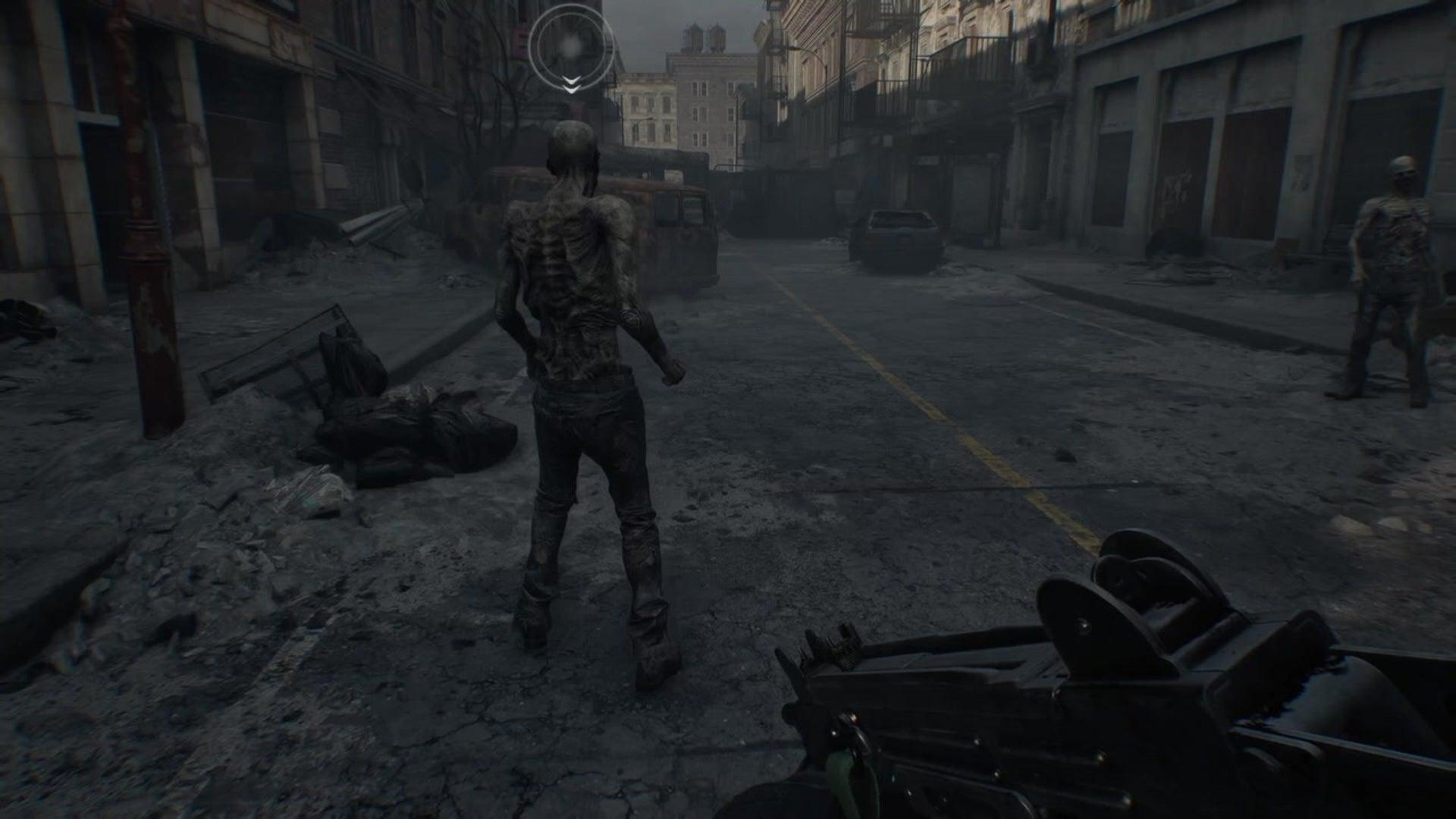This screenshot has width=1456, height=819.
Task: Select the circular objective waypoint marker
Action: pyautogui.click(x=571, y=46)
